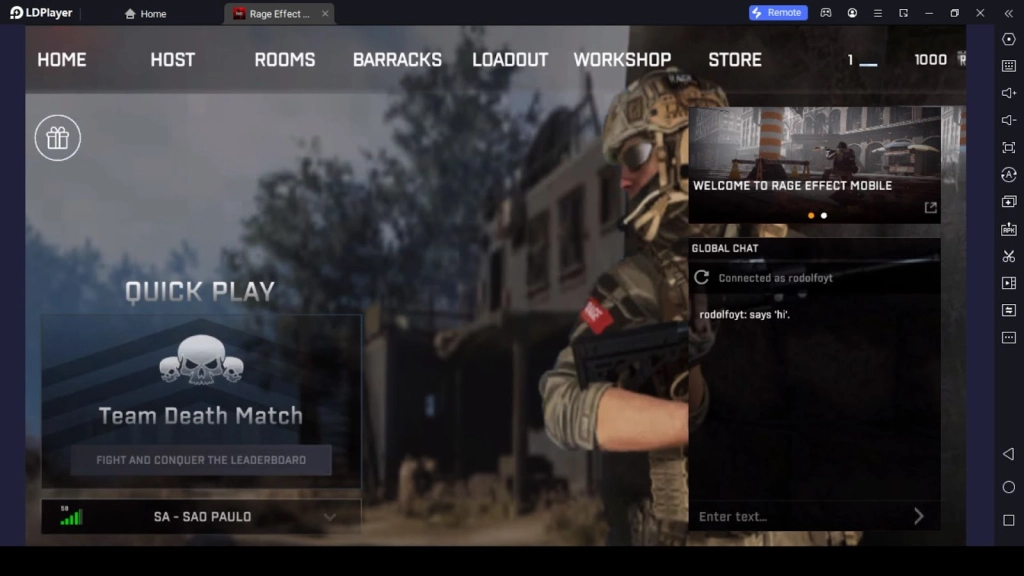Open the BARRACKS section
The image size is (1024, 576).
tap(397, 60)
